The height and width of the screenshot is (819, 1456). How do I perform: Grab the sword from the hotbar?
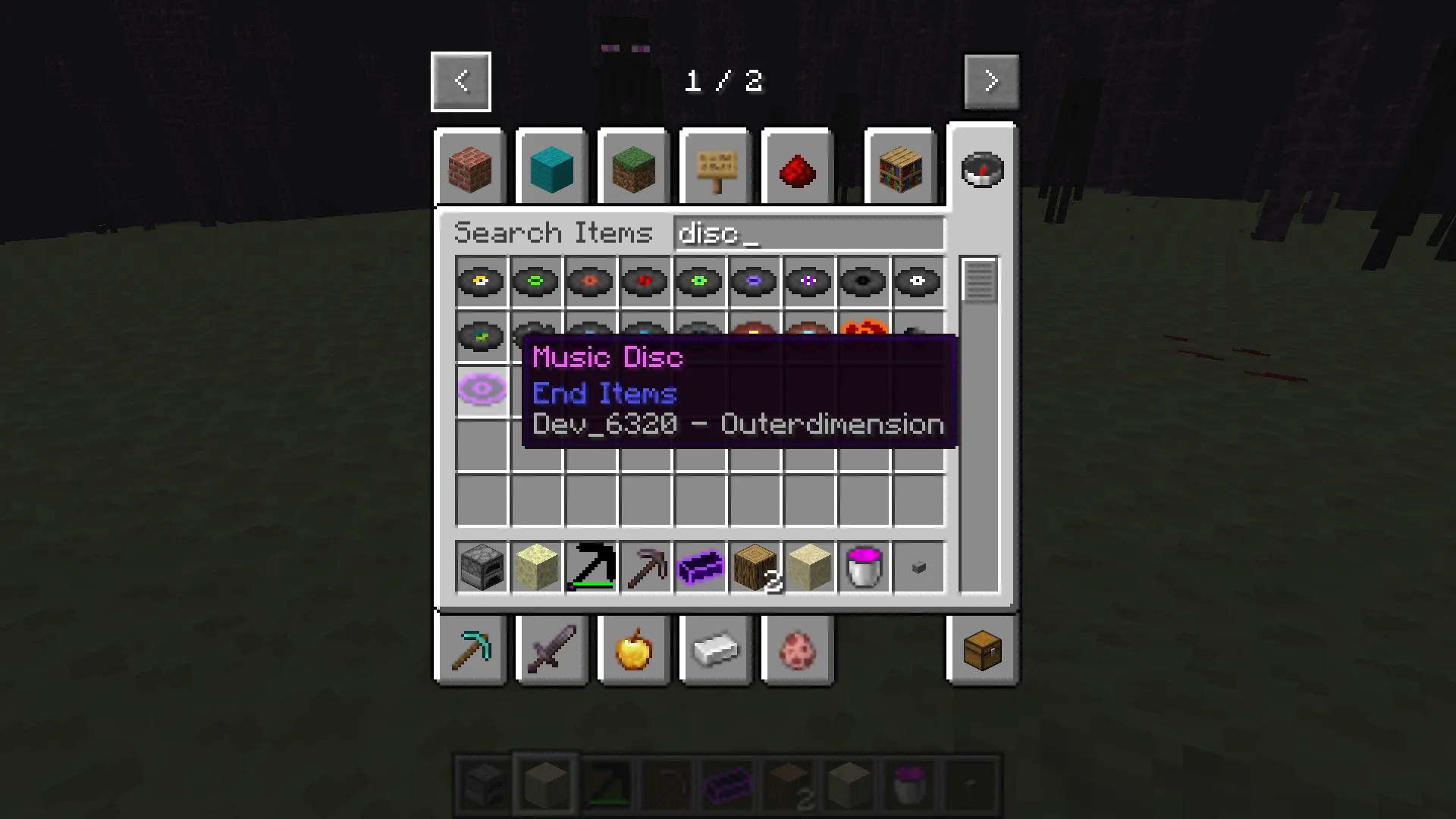tap(551, 650)
